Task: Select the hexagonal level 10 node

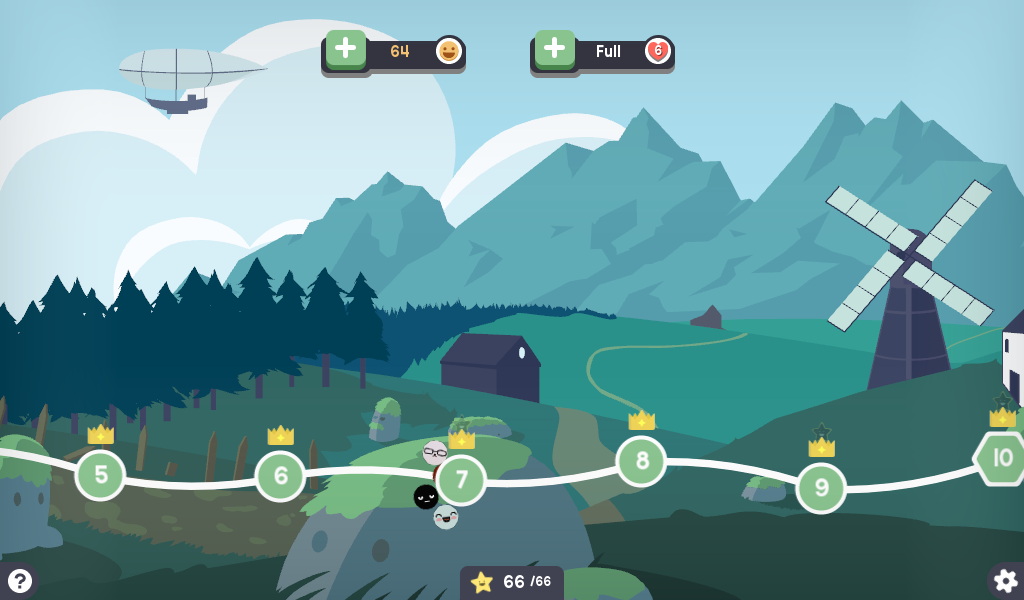Action: click(x=1001, y=459)
